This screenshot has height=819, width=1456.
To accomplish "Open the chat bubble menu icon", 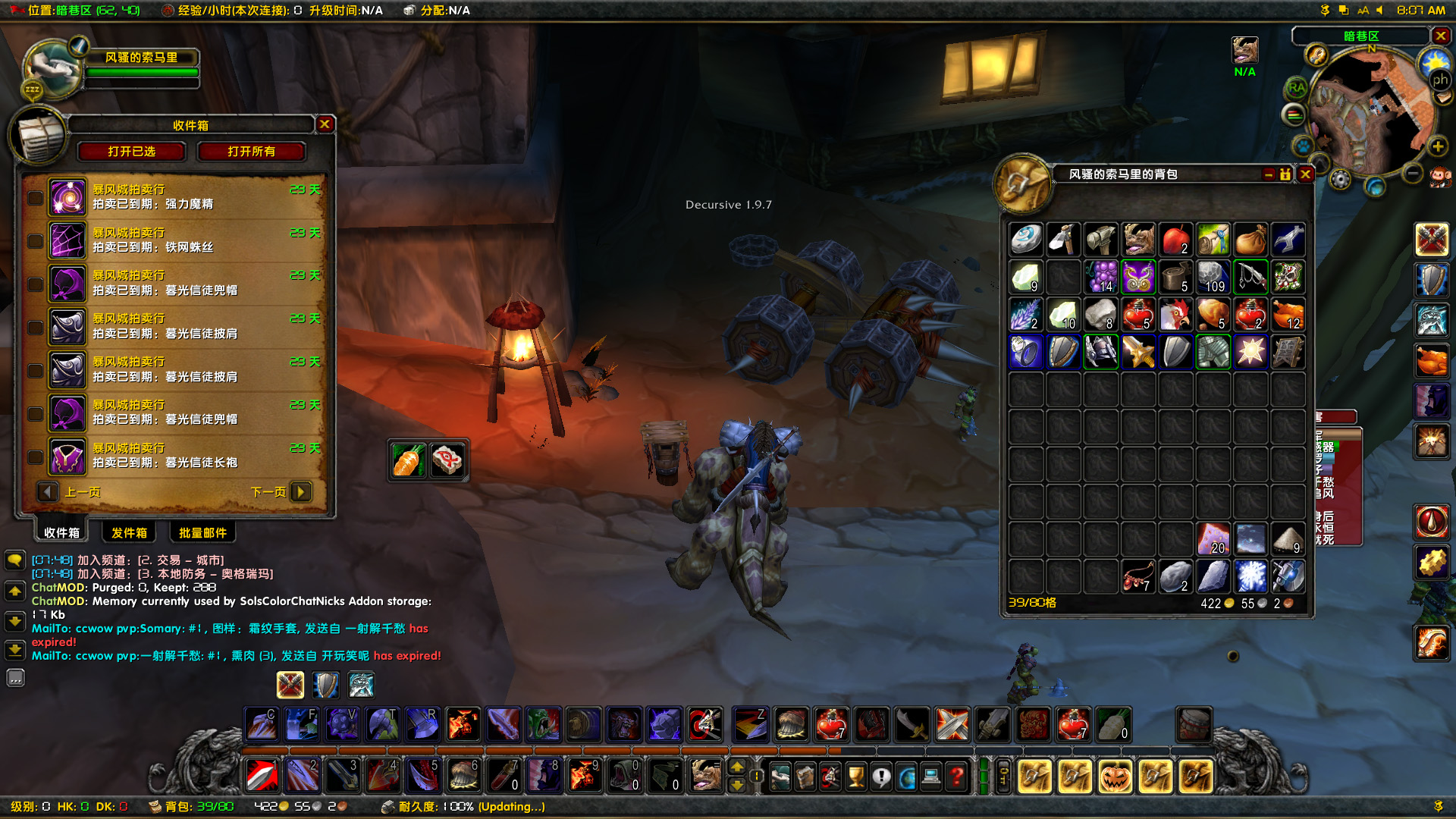I will pos(15,559).
